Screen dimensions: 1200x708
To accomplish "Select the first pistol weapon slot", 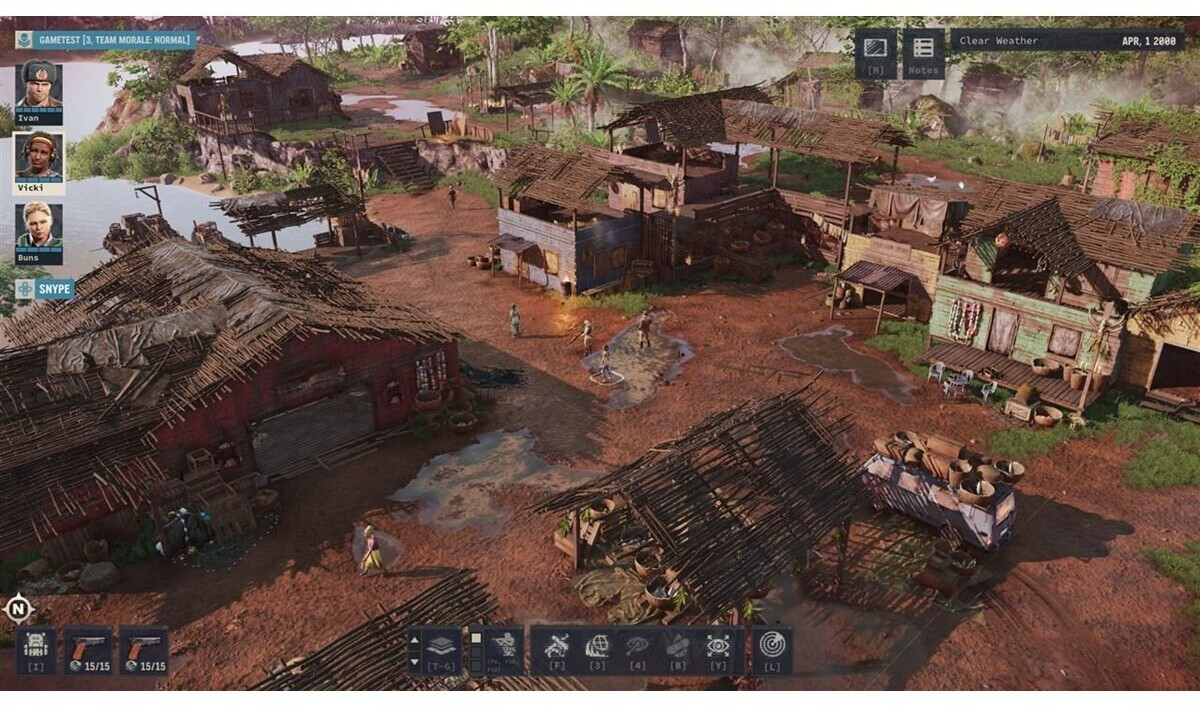I will click(87, 650).
